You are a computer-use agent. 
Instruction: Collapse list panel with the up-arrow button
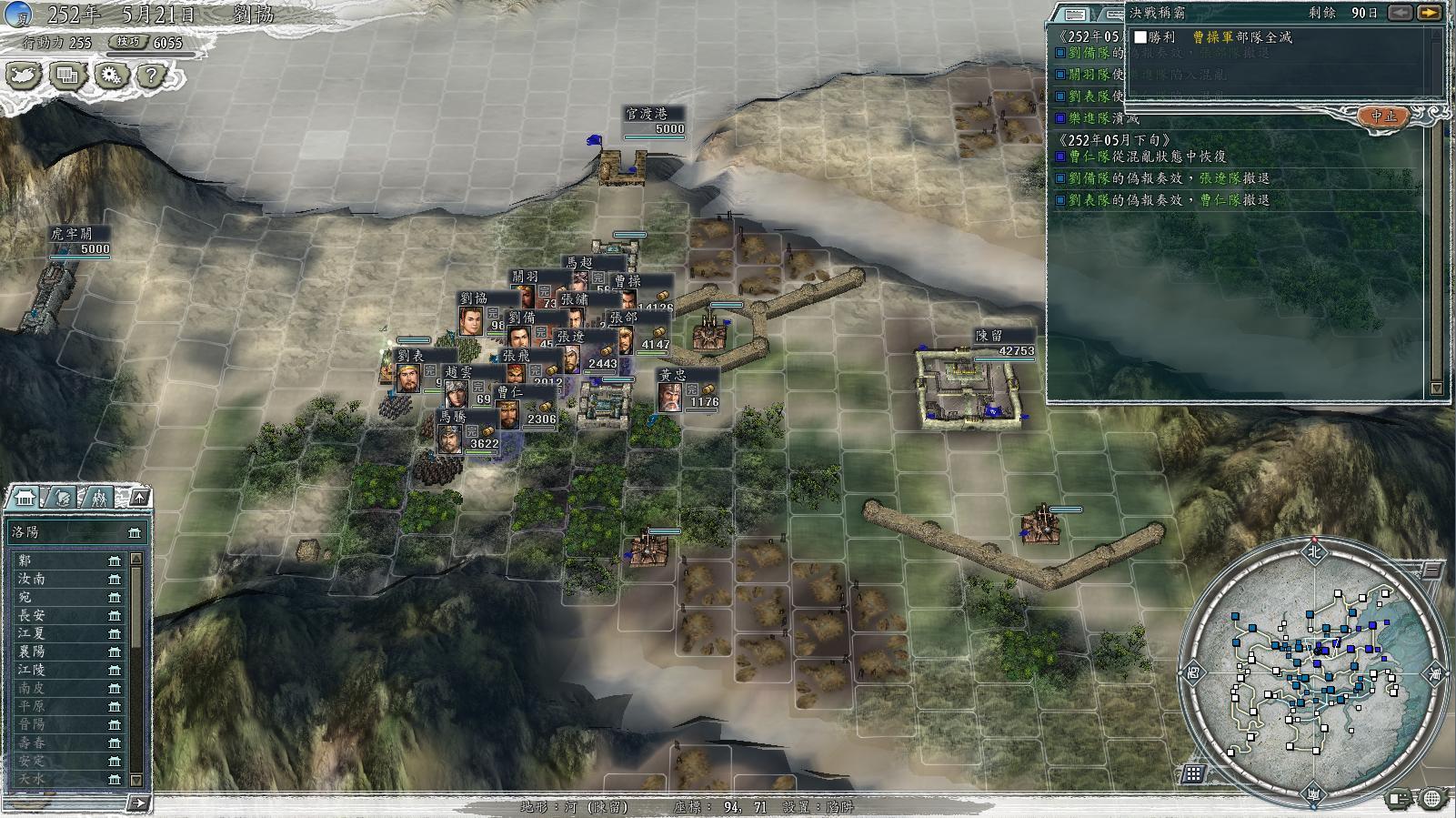click(139, 497)
